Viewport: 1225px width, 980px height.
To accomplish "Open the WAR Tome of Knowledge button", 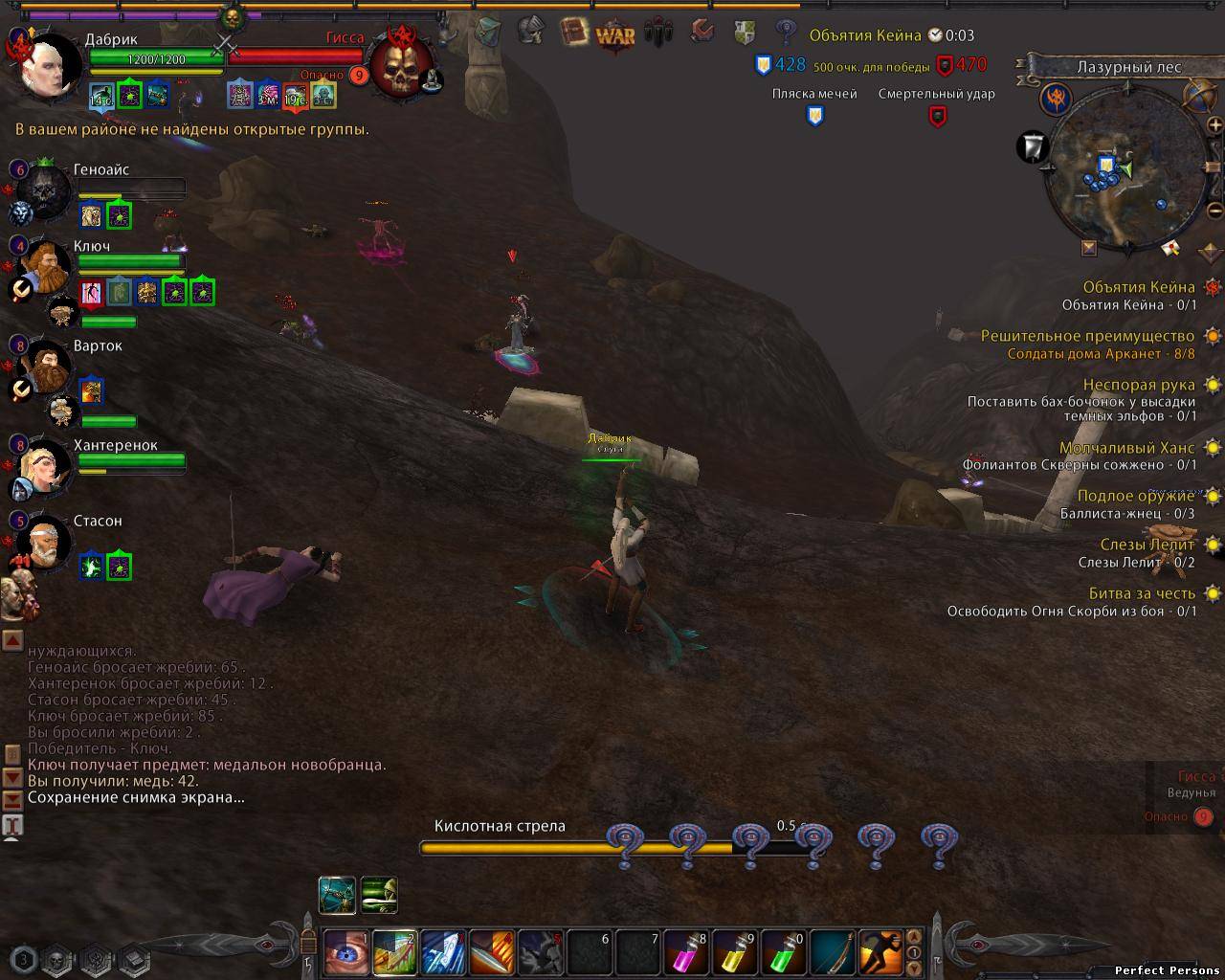I will (x=615, y=36).
